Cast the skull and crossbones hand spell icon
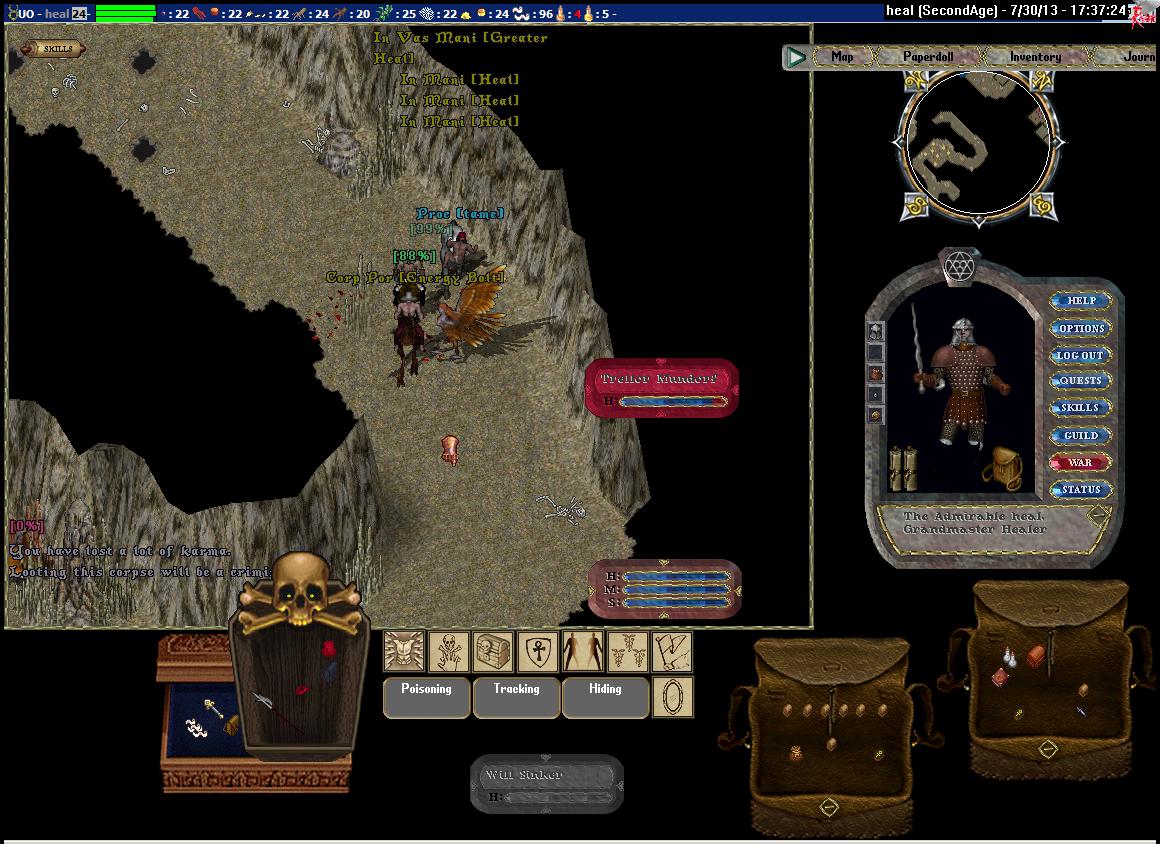 [449, 652]
